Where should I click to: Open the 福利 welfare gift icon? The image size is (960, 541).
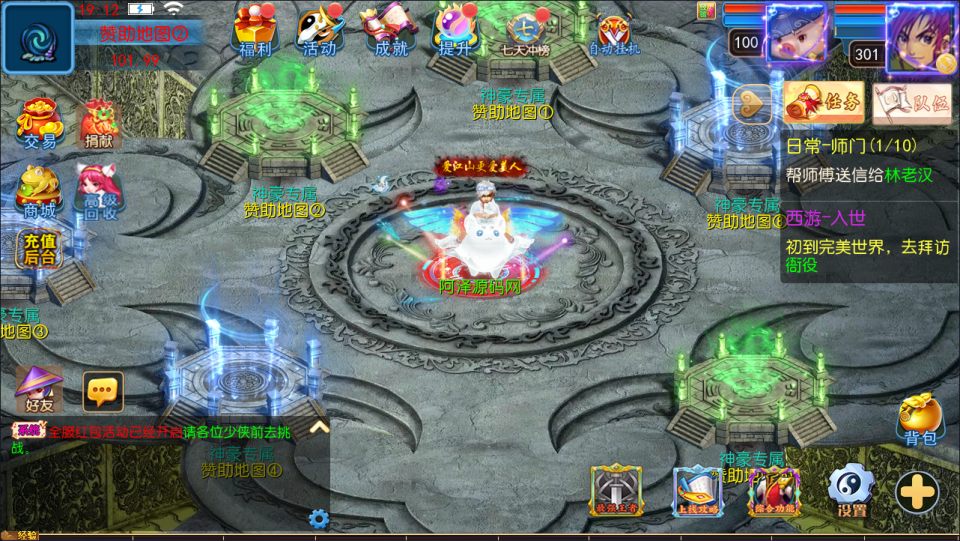[254, 30]
